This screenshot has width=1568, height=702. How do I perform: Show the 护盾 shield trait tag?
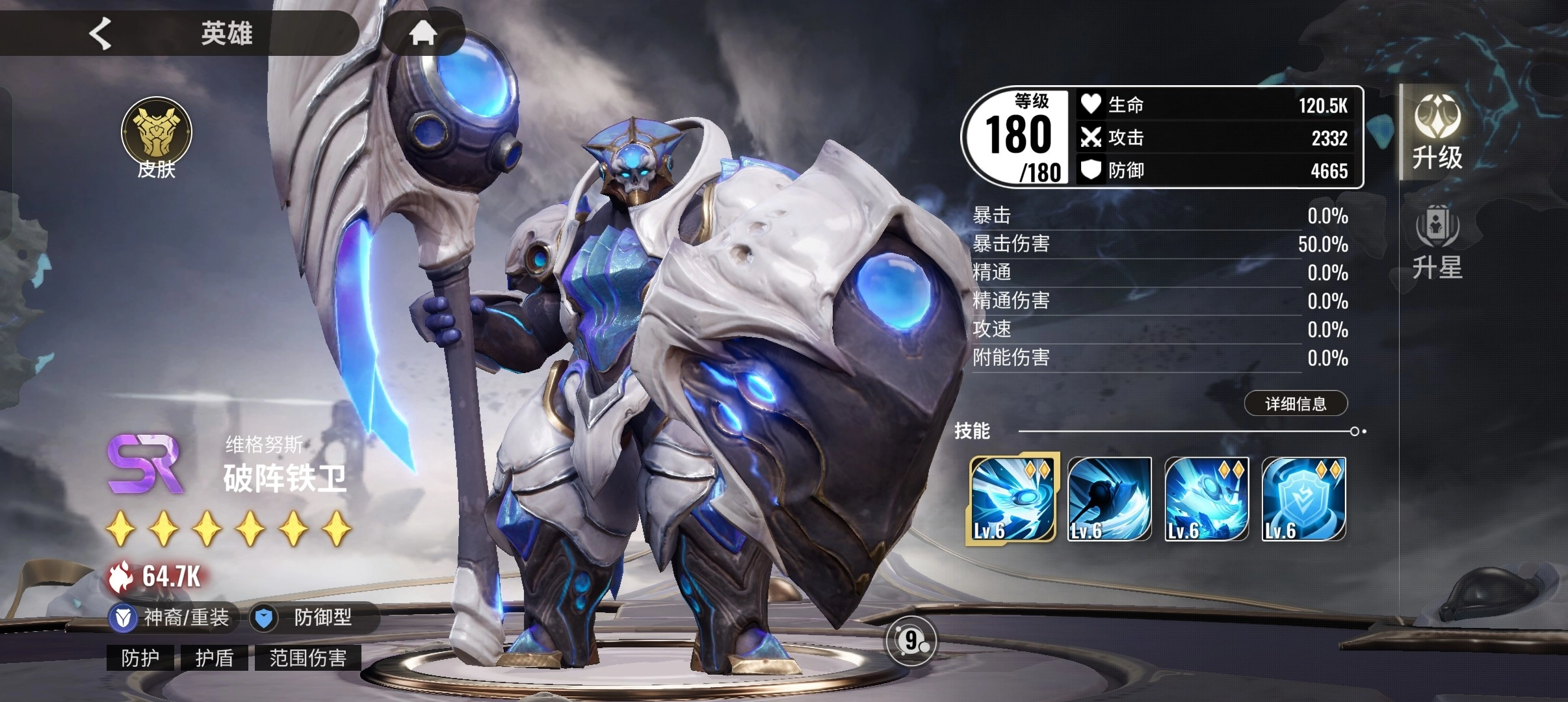(x=215, y=658)
